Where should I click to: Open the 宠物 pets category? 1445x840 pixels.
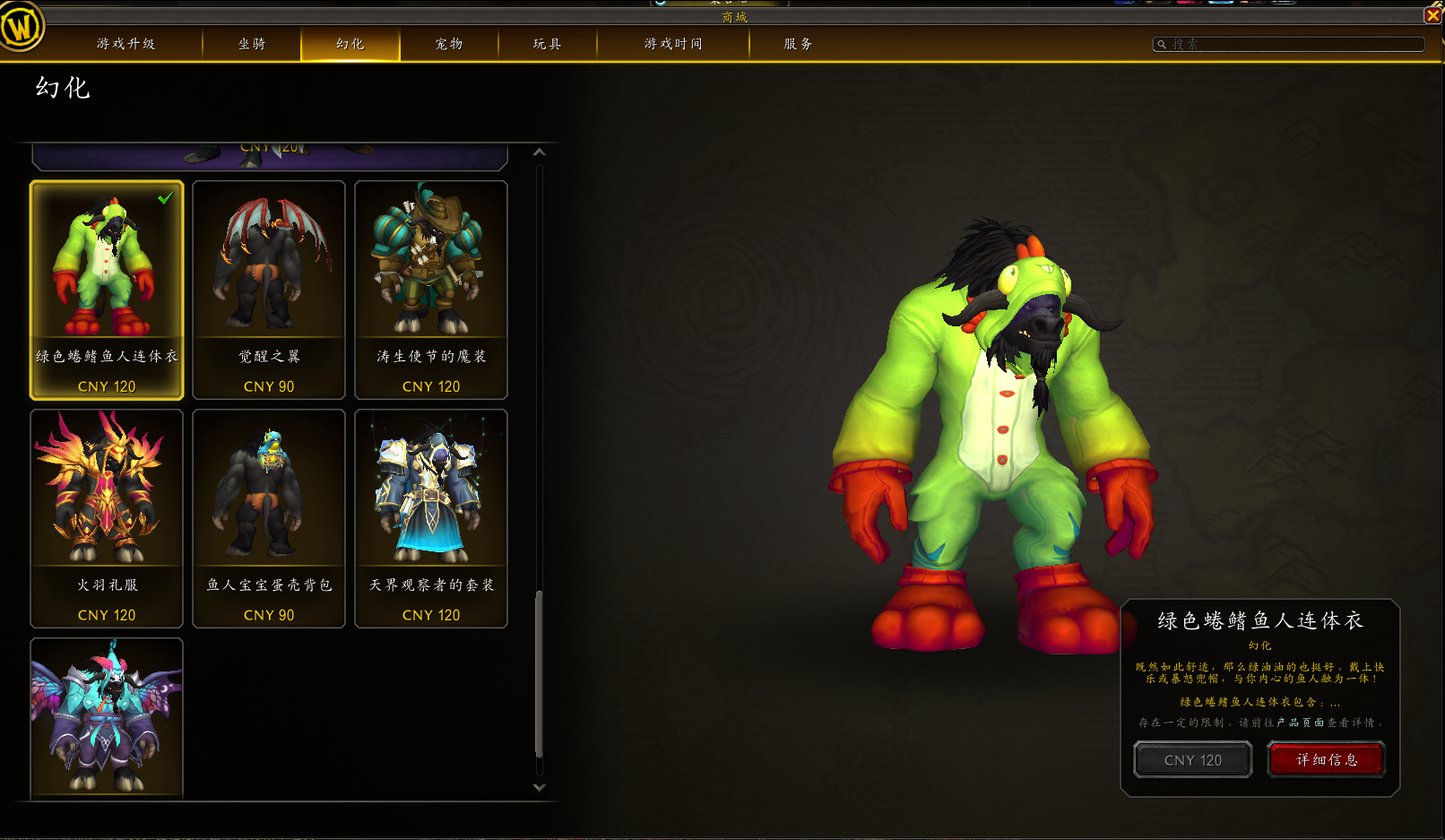(449, 44)
